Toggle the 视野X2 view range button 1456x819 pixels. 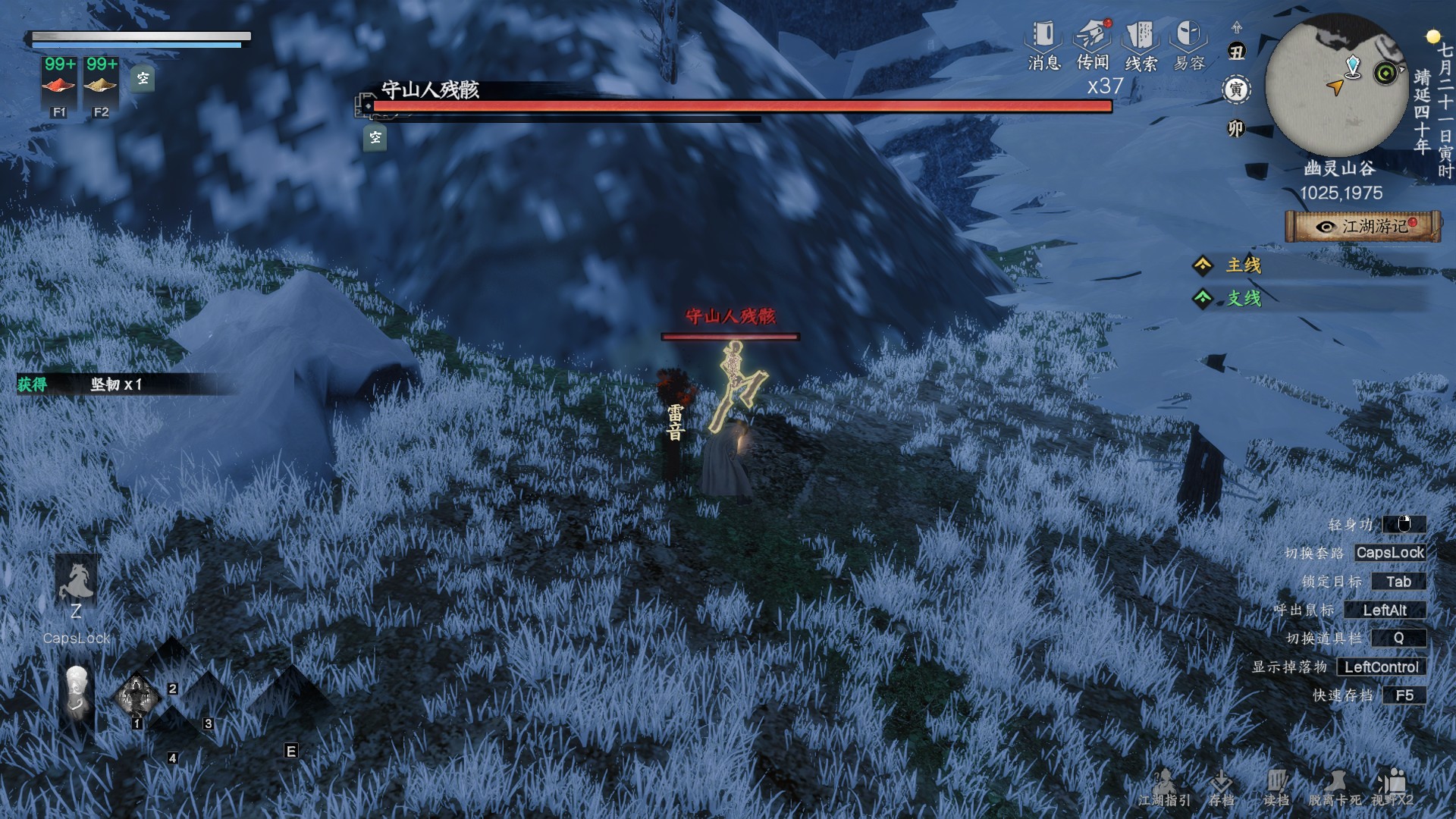click(1392, 789)
